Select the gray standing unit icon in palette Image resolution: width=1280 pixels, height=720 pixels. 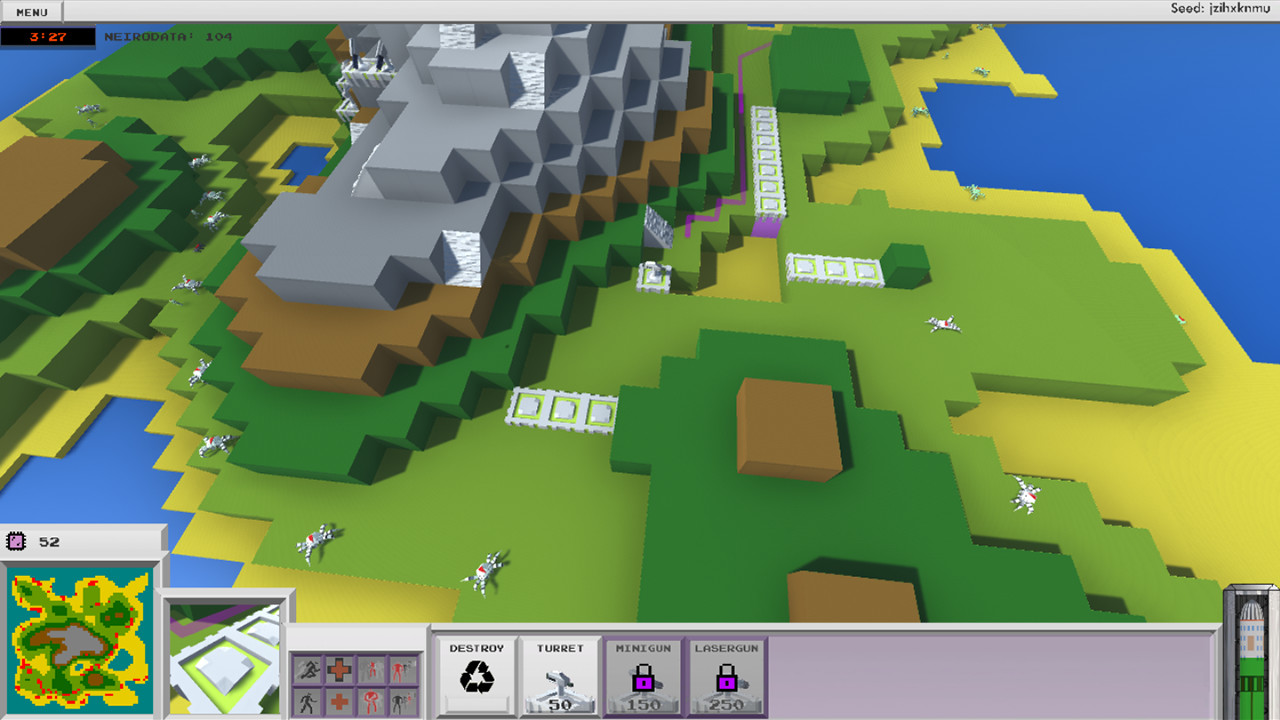click(x=371, y=669)
